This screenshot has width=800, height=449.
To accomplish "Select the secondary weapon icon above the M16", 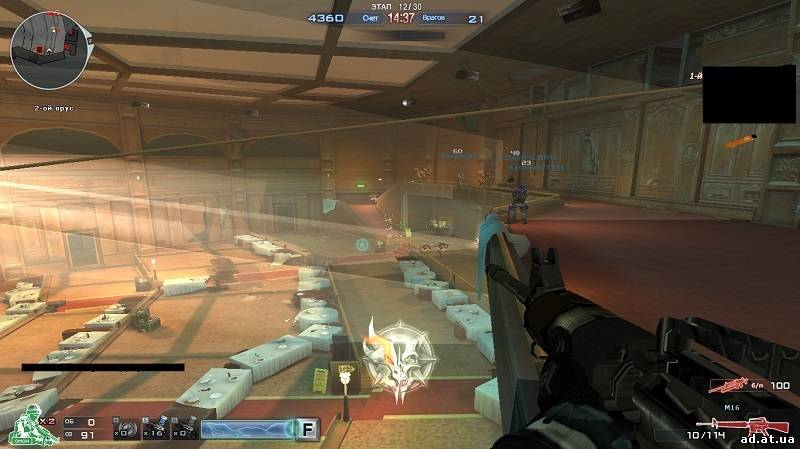I will pos(727,385).
